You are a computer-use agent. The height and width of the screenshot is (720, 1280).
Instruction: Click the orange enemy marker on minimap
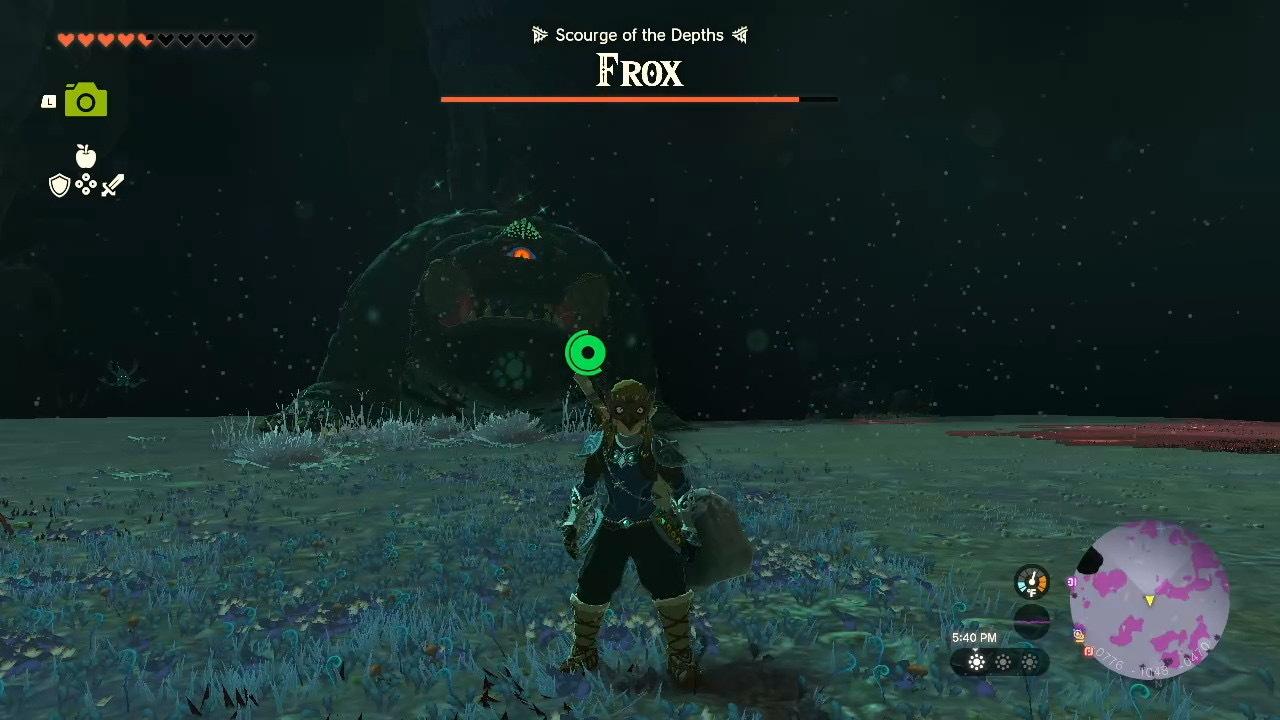point(1088,652)
